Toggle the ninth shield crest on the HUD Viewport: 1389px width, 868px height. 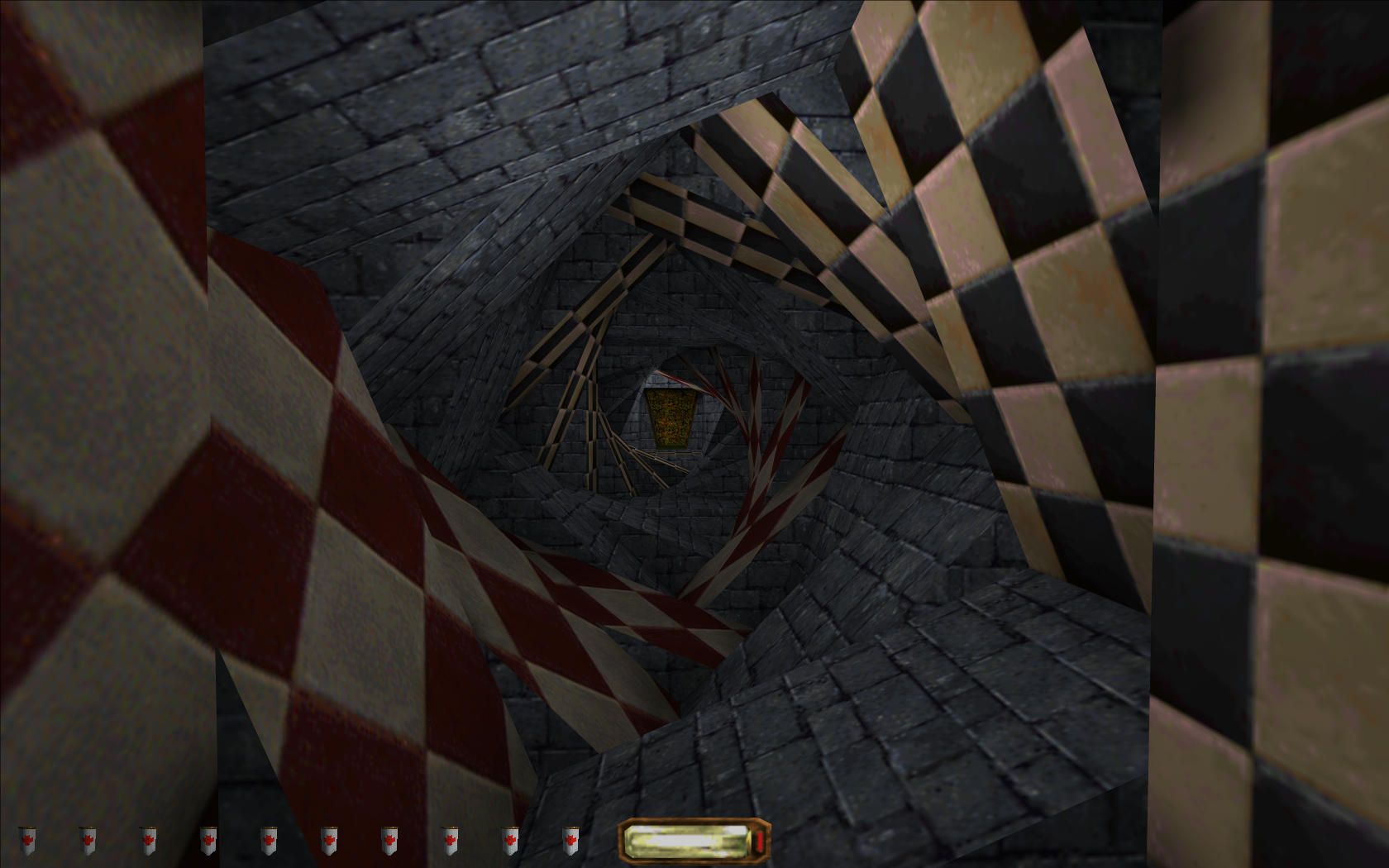click(509, 839)
